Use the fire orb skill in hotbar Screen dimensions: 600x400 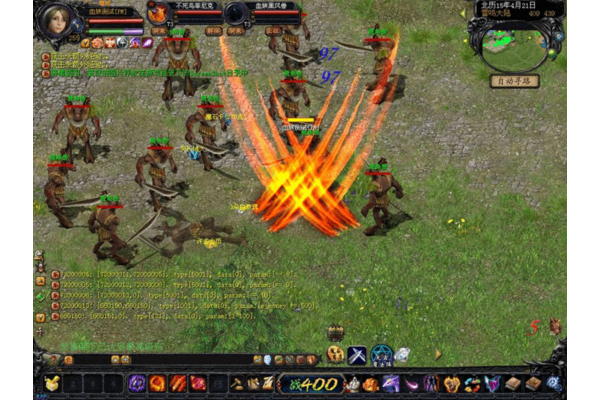coord(157,383)
